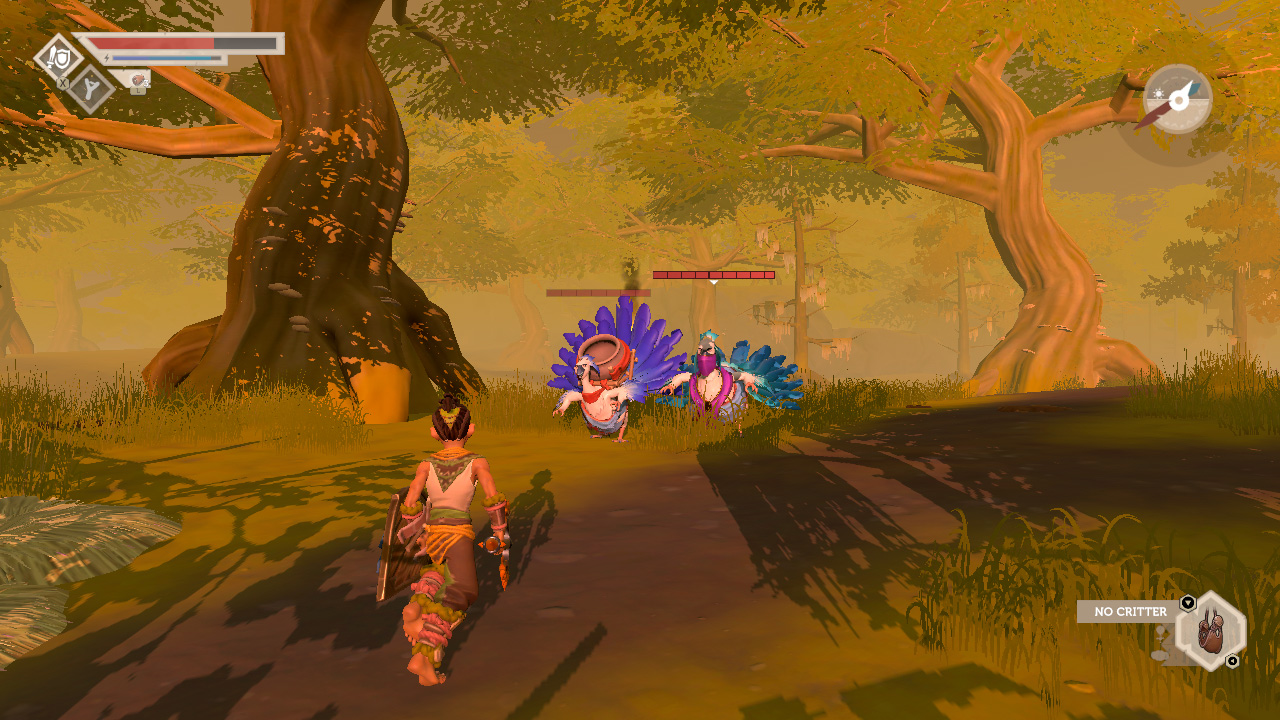
Task: Use the raw meat food item icon
Action: 137,80
